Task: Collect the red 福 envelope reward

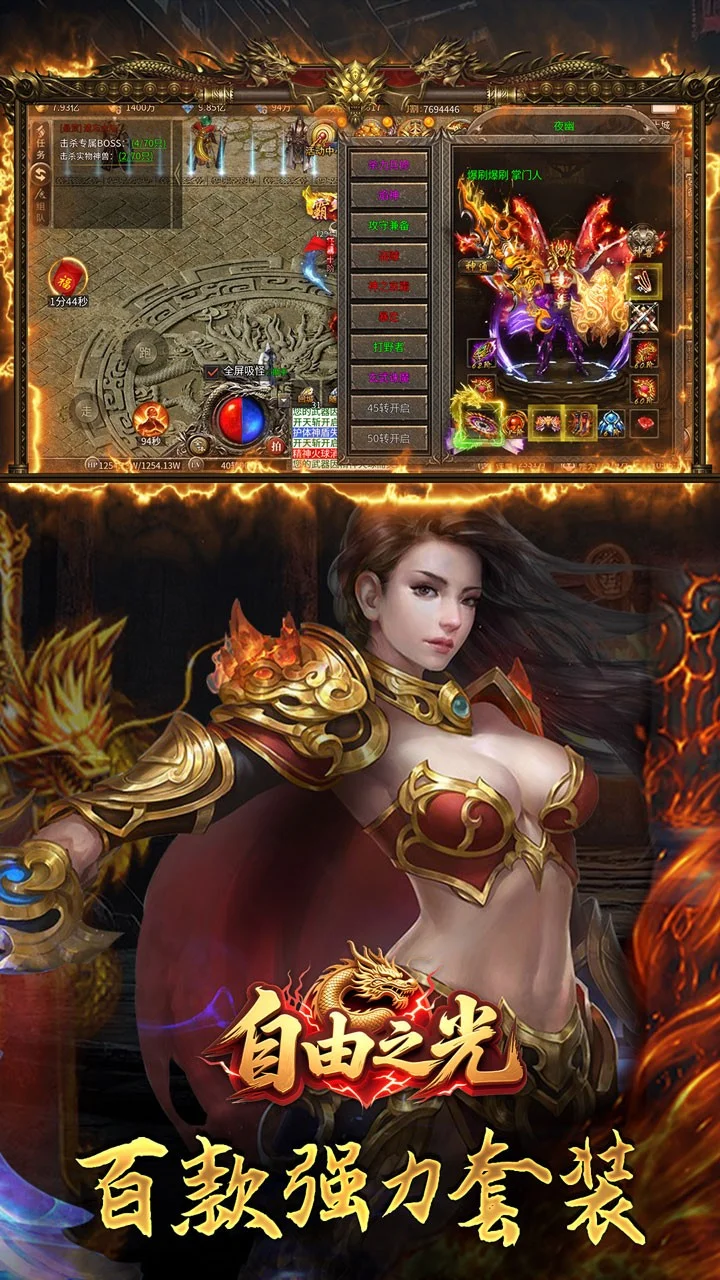Action: click(67, 275)
